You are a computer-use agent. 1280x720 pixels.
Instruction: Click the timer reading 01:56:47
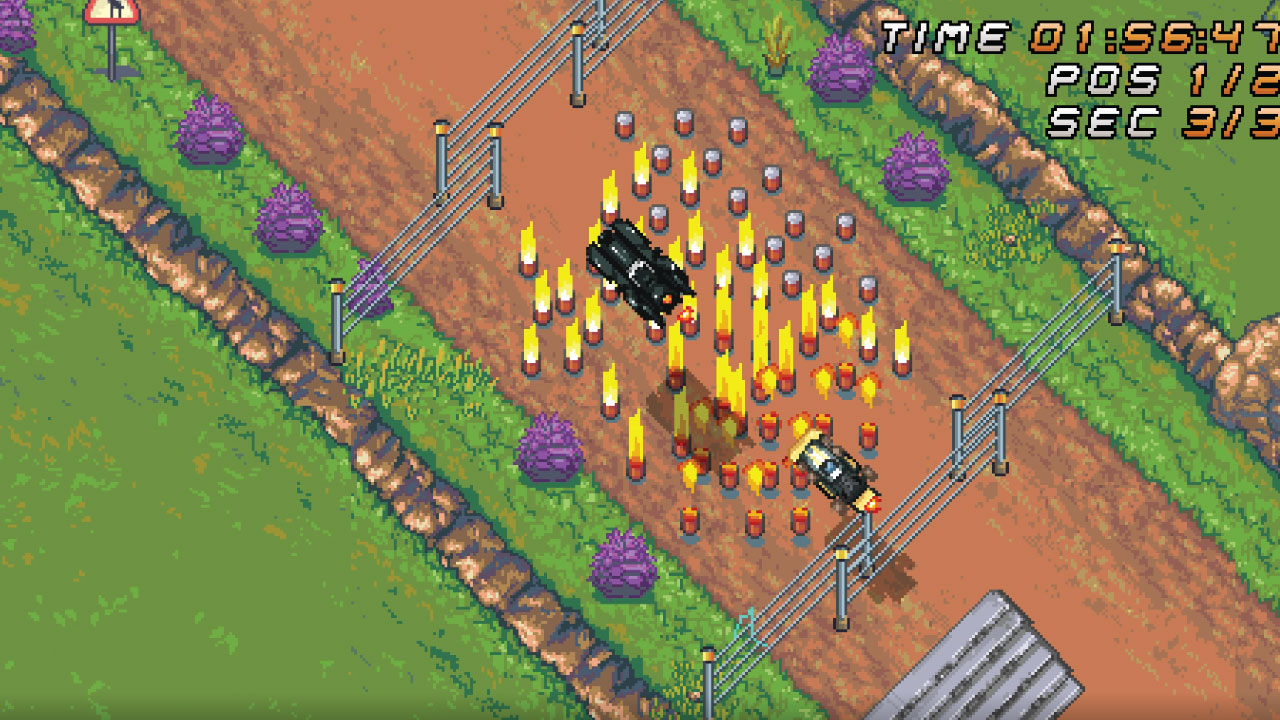[x=1120, y=38]
